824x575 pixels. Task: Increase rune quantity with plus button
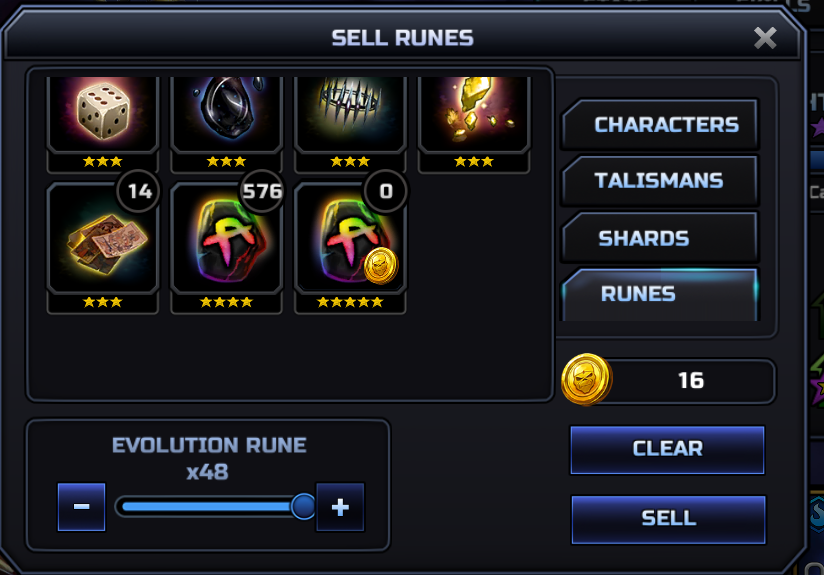pos(340,507)
